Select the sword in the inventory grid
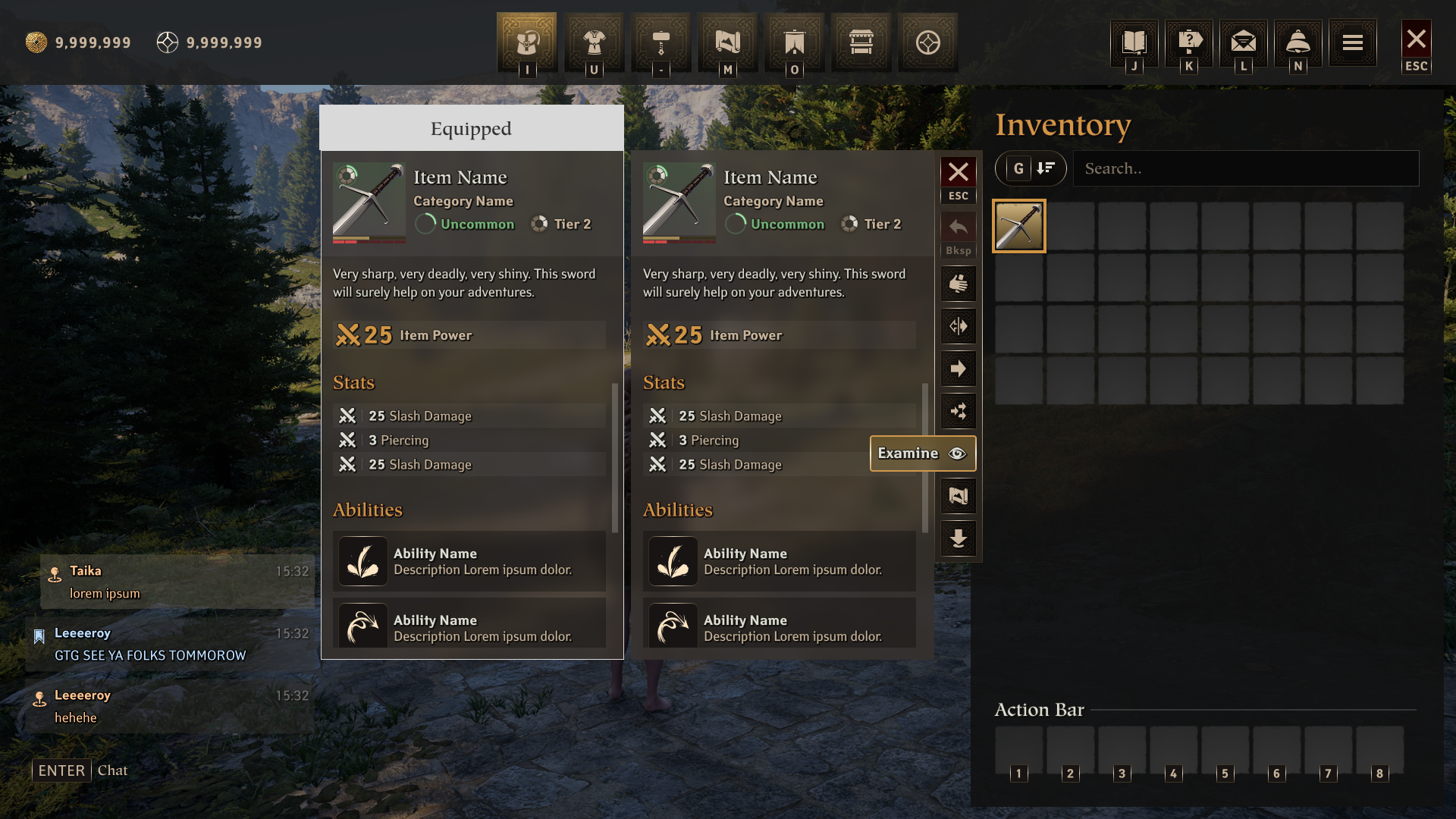1456x819 pixels. (x=1019, y=226)
